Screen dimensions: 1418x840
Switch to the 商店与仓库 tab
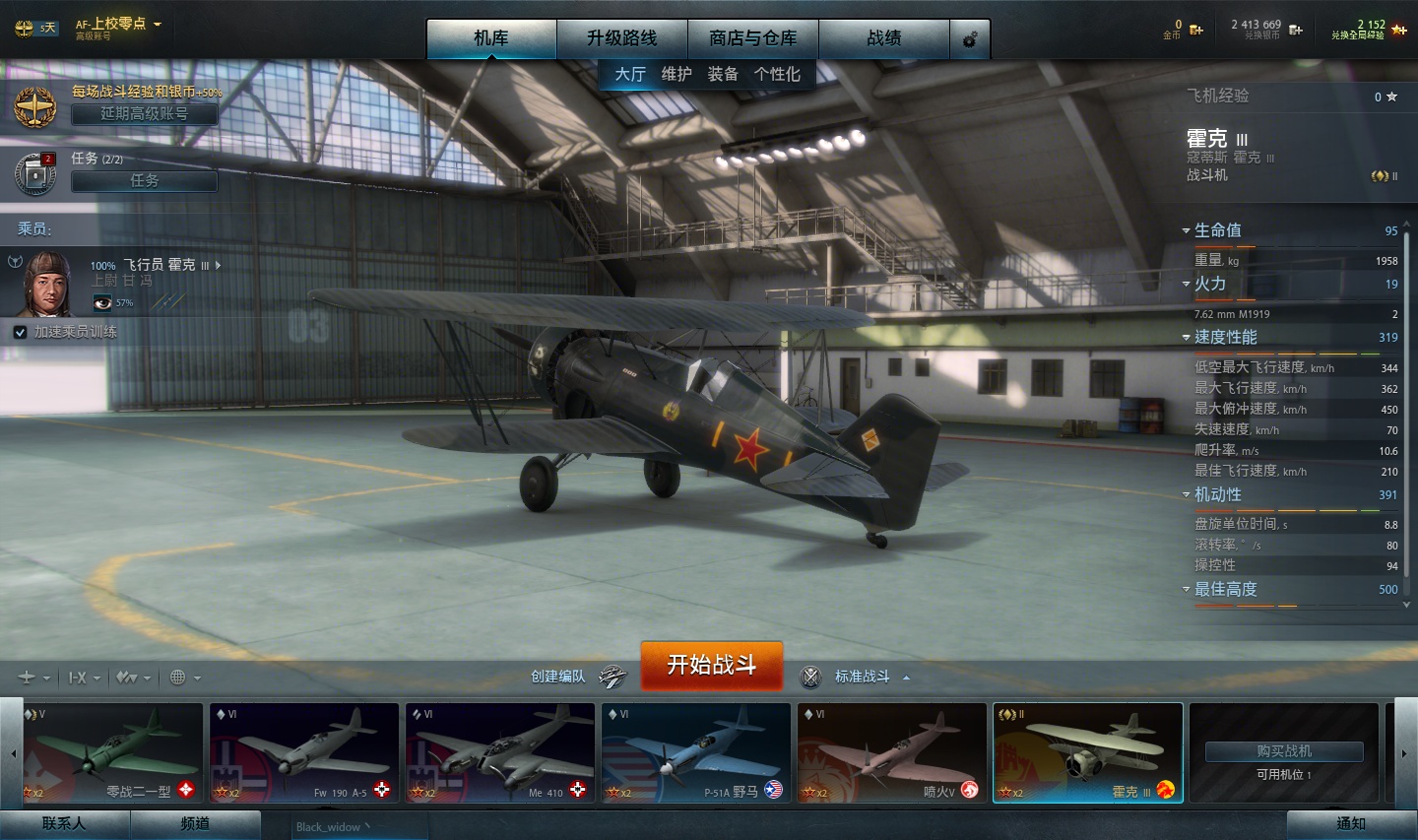pyautogui.click(x=753, y=38)
